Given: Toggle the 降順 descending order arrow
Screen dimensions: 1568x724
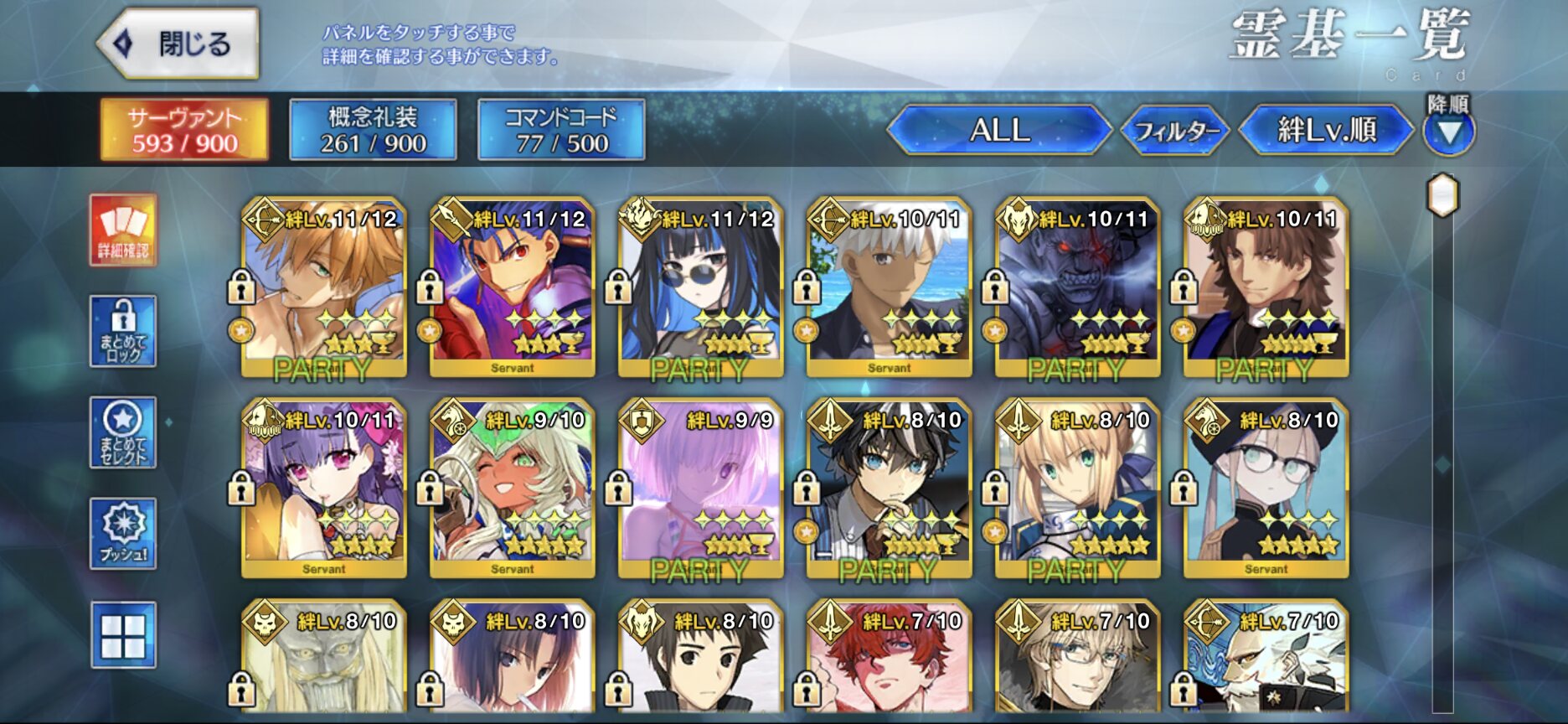Looking at the screenshot, I should click(1449, 132).
